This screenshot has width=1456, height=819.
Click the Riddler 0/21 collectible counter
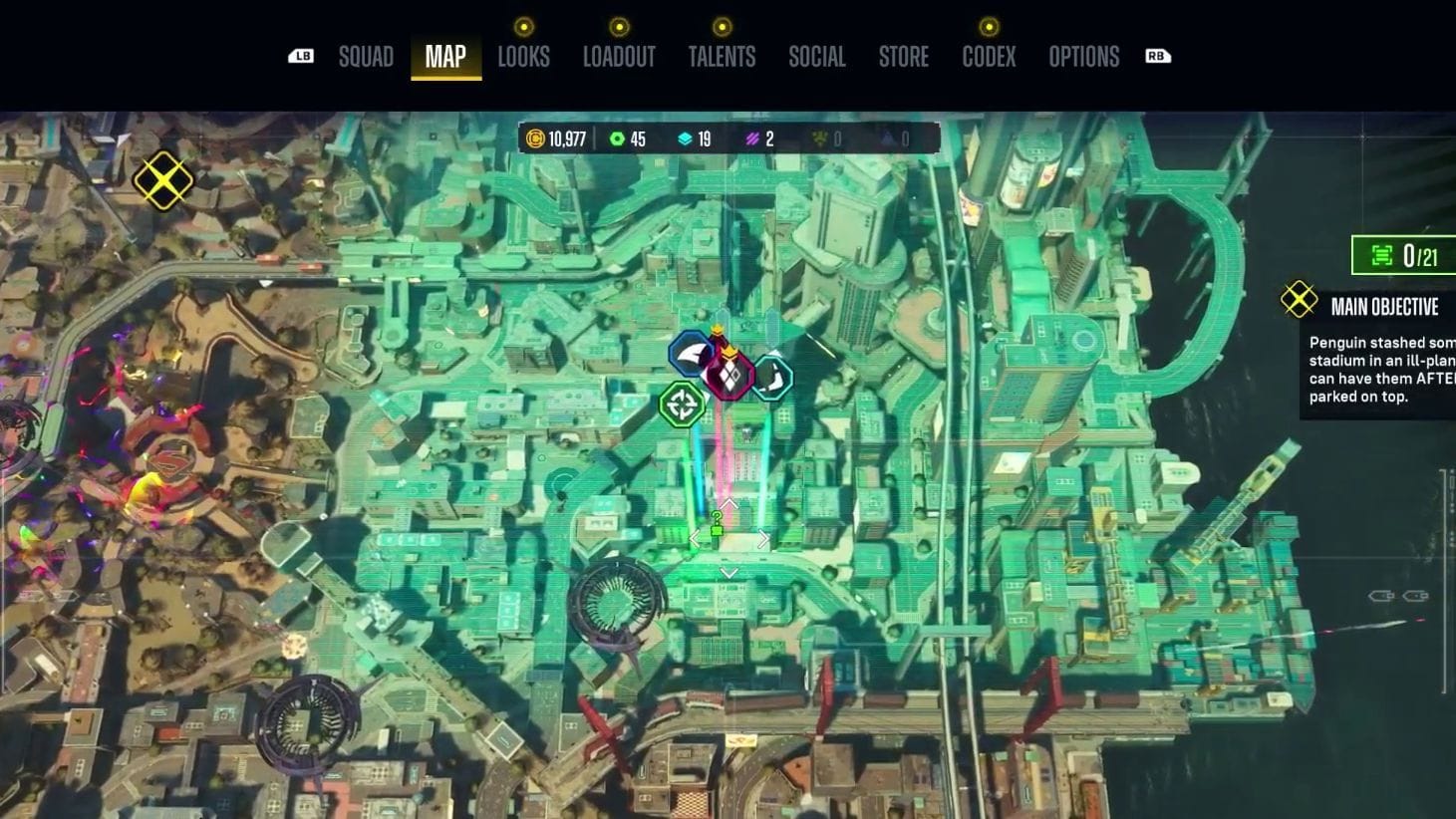point(1405,256)
